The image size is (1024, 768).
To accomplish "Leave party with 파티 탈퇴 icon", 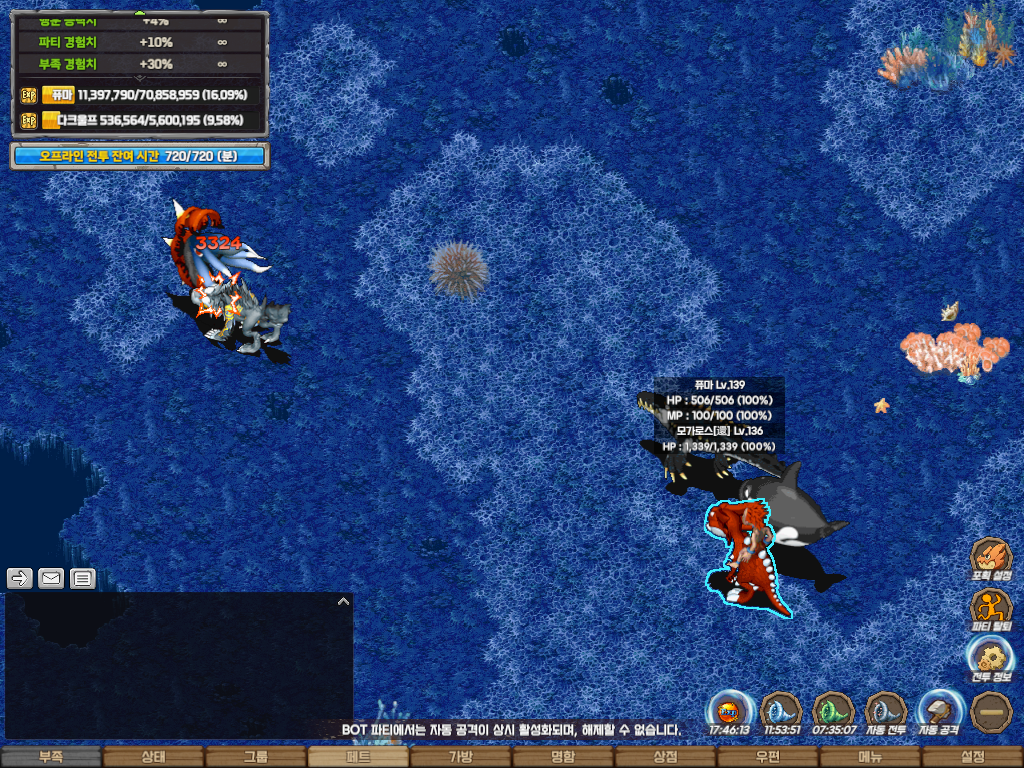I will pos(991,608).
